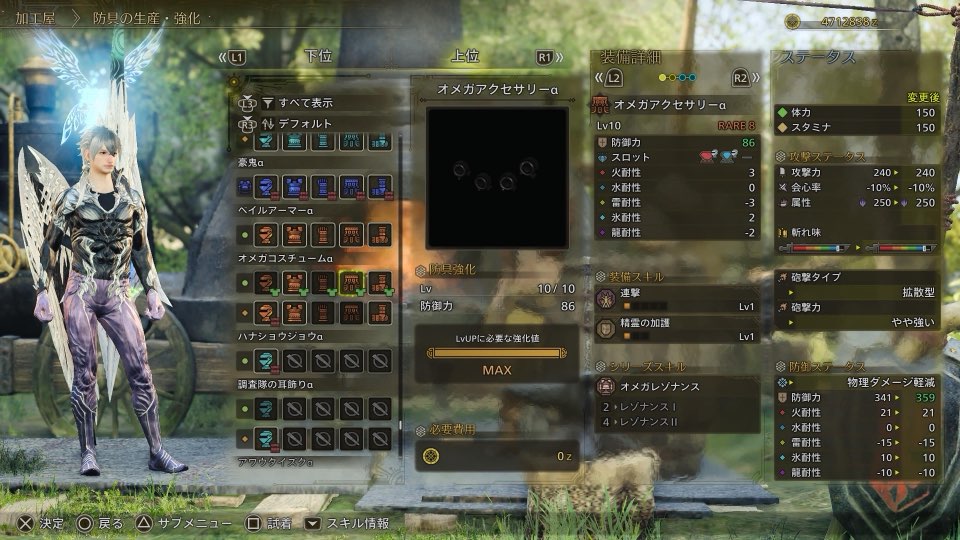Choose the 豪鬼α leg armor piece

click(379, 185)
